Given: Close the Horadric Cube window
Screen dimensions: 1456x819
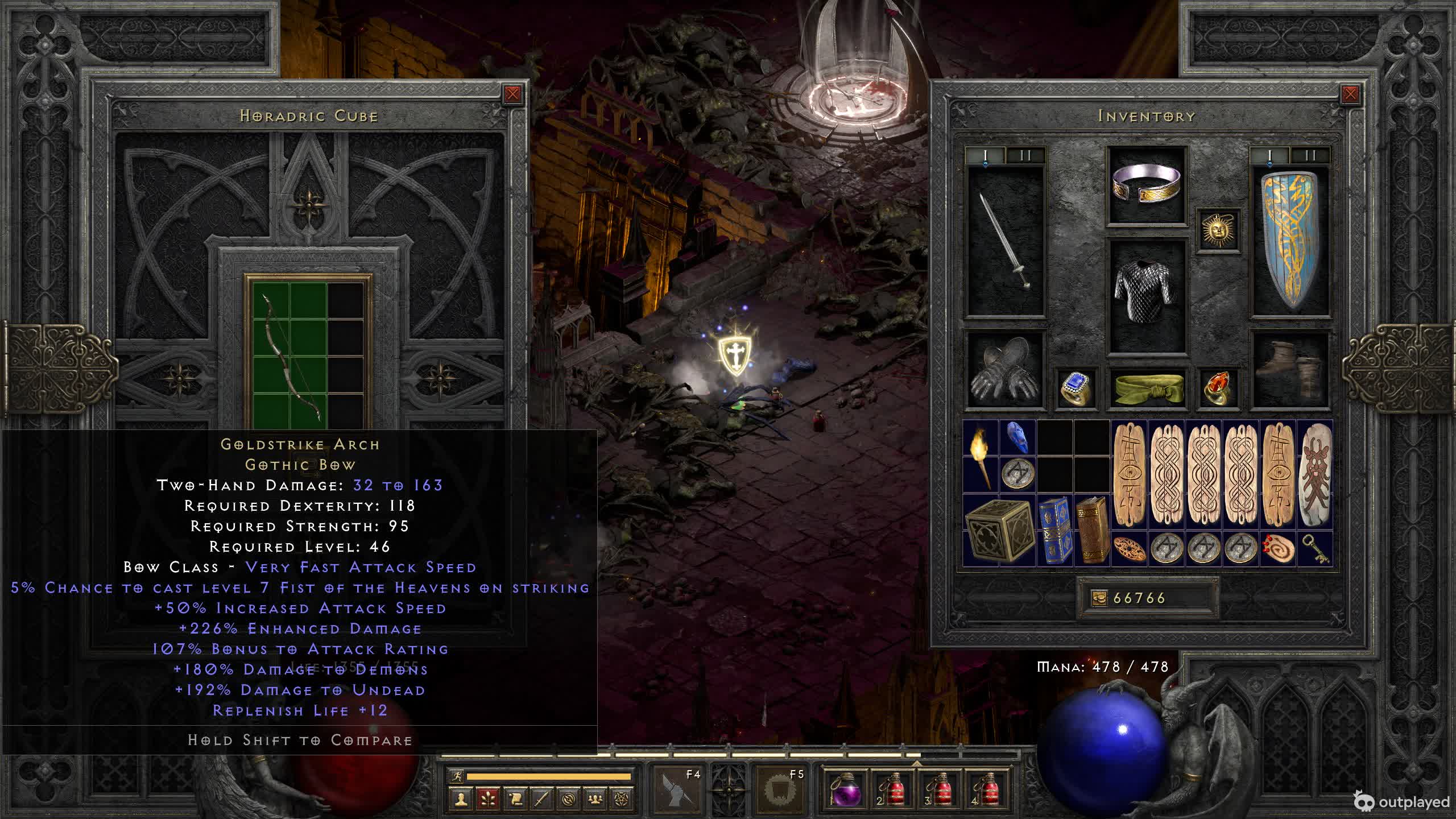Looking at the screenshot, I should (x=512, y=94).
